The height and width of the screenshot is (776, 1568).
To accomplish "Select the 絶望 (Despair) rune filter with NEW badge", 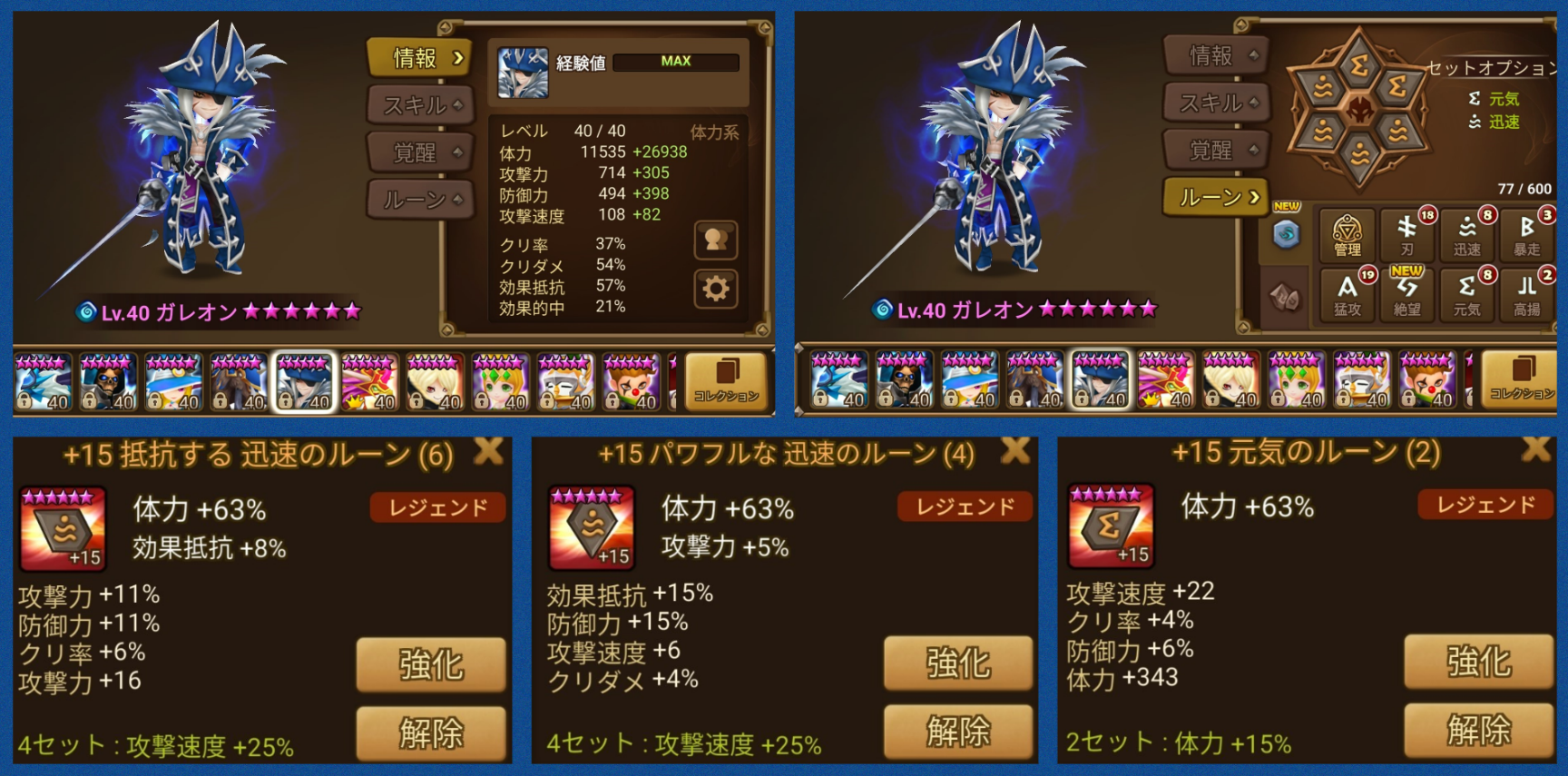I will (1406, 292).
